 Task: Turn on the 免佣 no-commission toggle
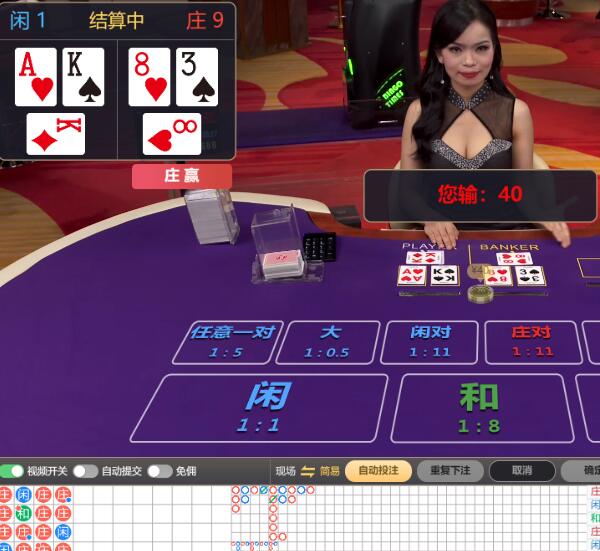coord(159,471)
